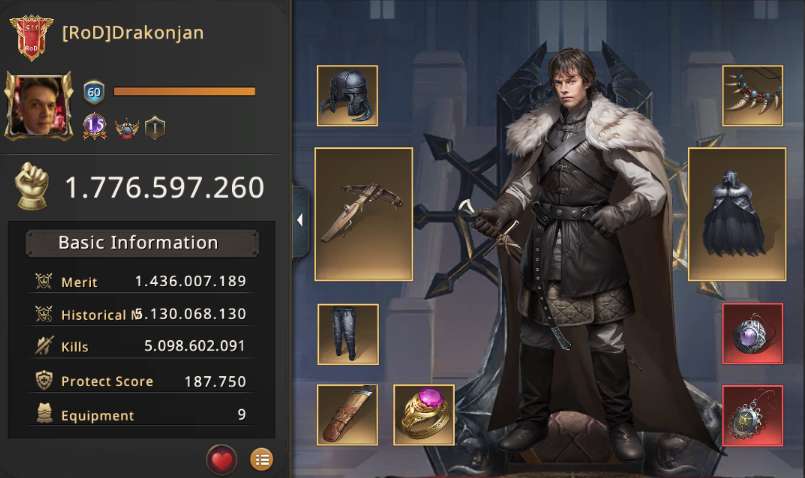The width and height of the screenshot is (805, 478).
Task: Open the purple orb trinket slot
Action: [x=752, y=334]
